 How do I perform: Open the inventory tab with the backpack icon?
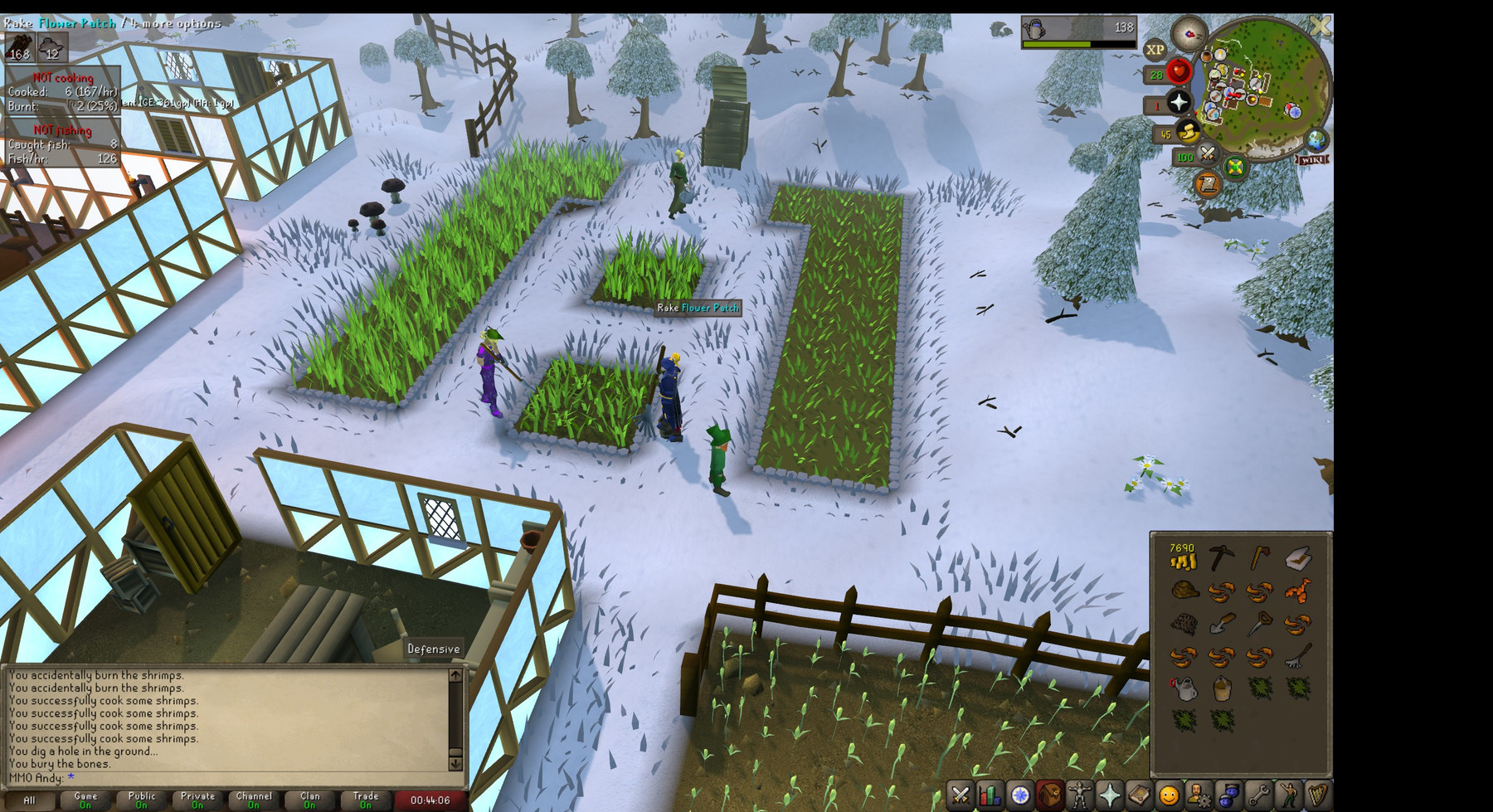(x=1049, y=795)
